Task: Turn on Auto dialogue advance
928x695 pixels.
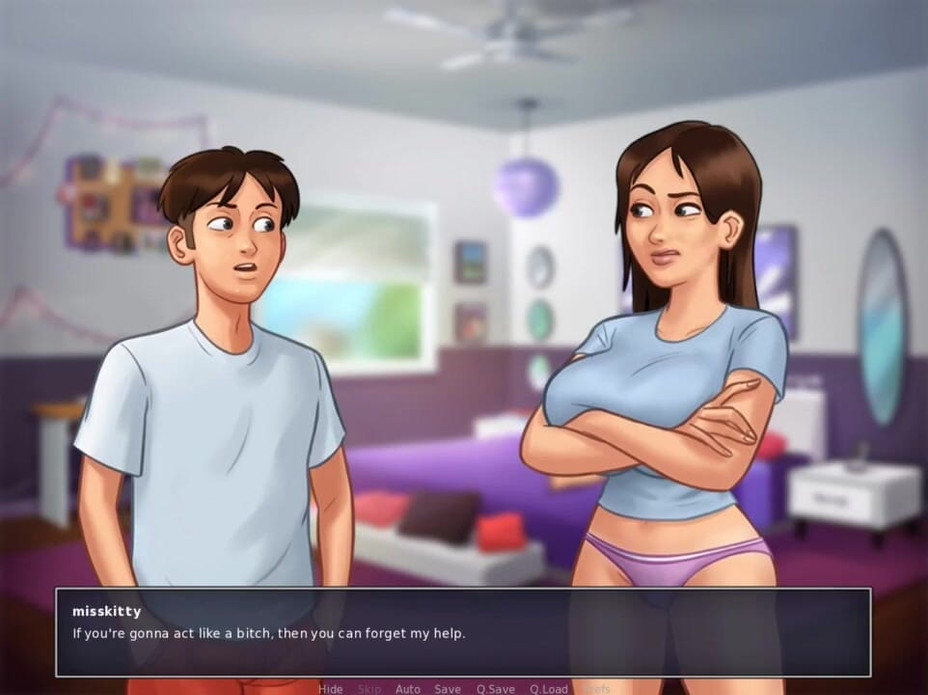Action: (x=408, y=689)
